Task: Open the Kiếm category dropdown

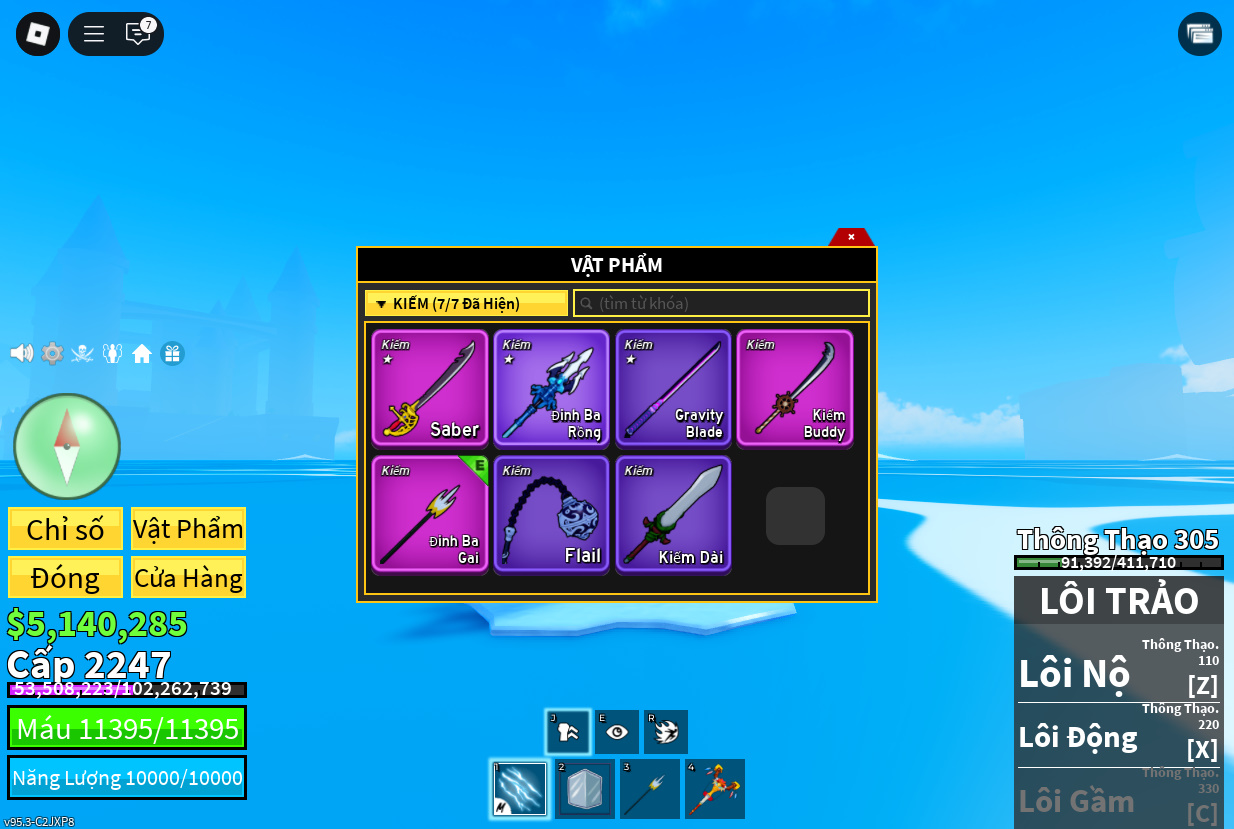Action: click(x=466, y=303)
